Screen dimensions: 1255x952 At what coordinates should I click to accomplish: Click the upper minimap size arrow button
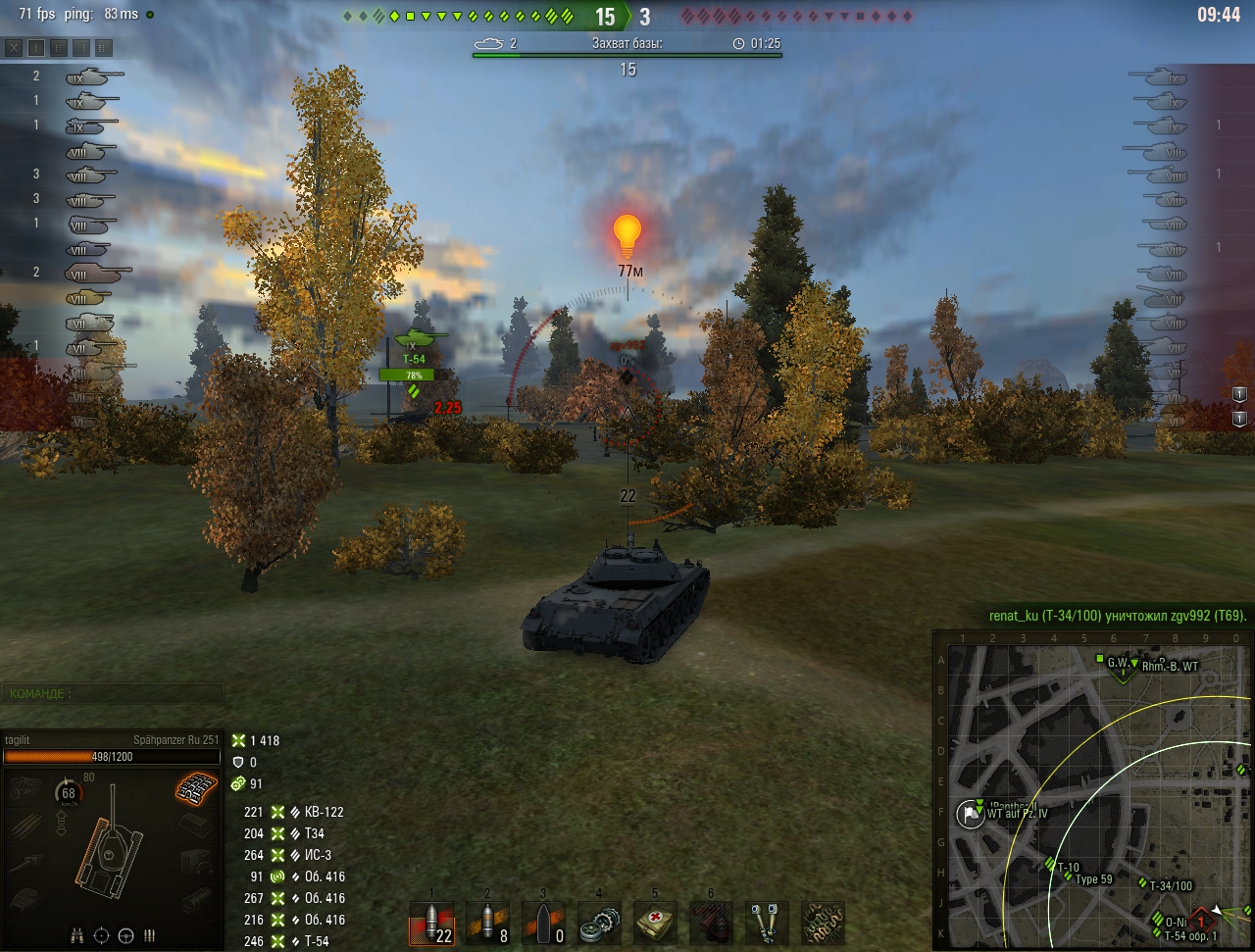pyautogui.click(x=1239, y=394)
